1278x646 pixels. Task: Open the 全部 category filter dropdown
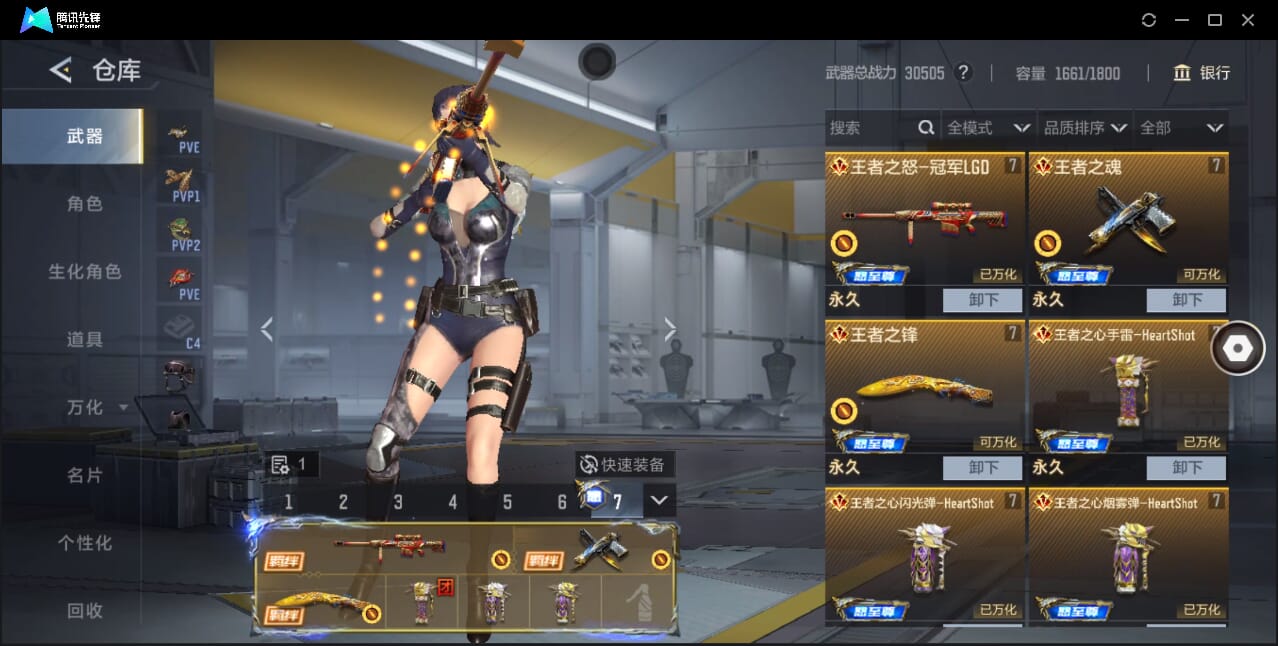(1181, 128)
